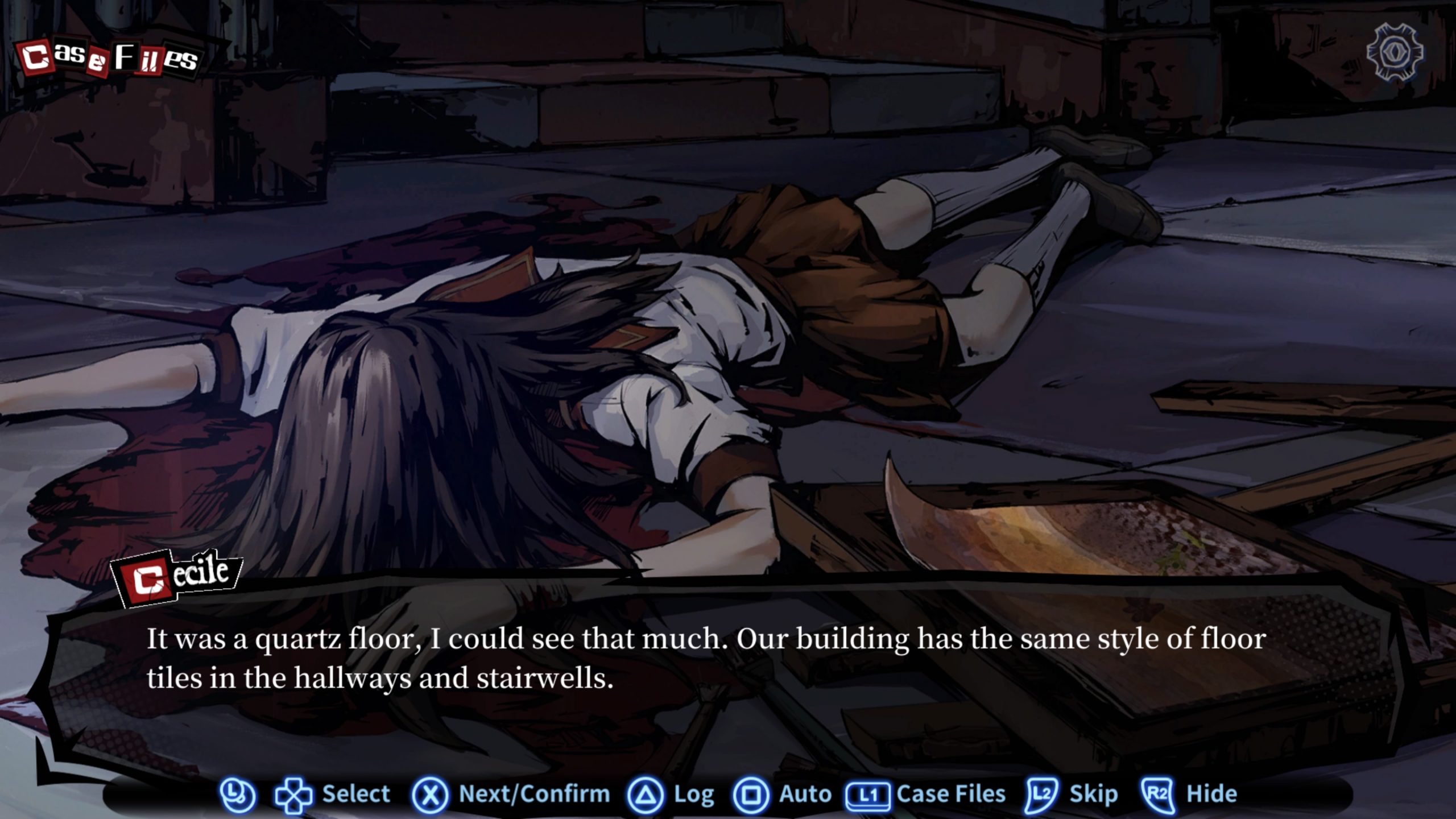Advance Cecile's dialogue text box
The image size is (1456, 819).
[x=705, y=659]
